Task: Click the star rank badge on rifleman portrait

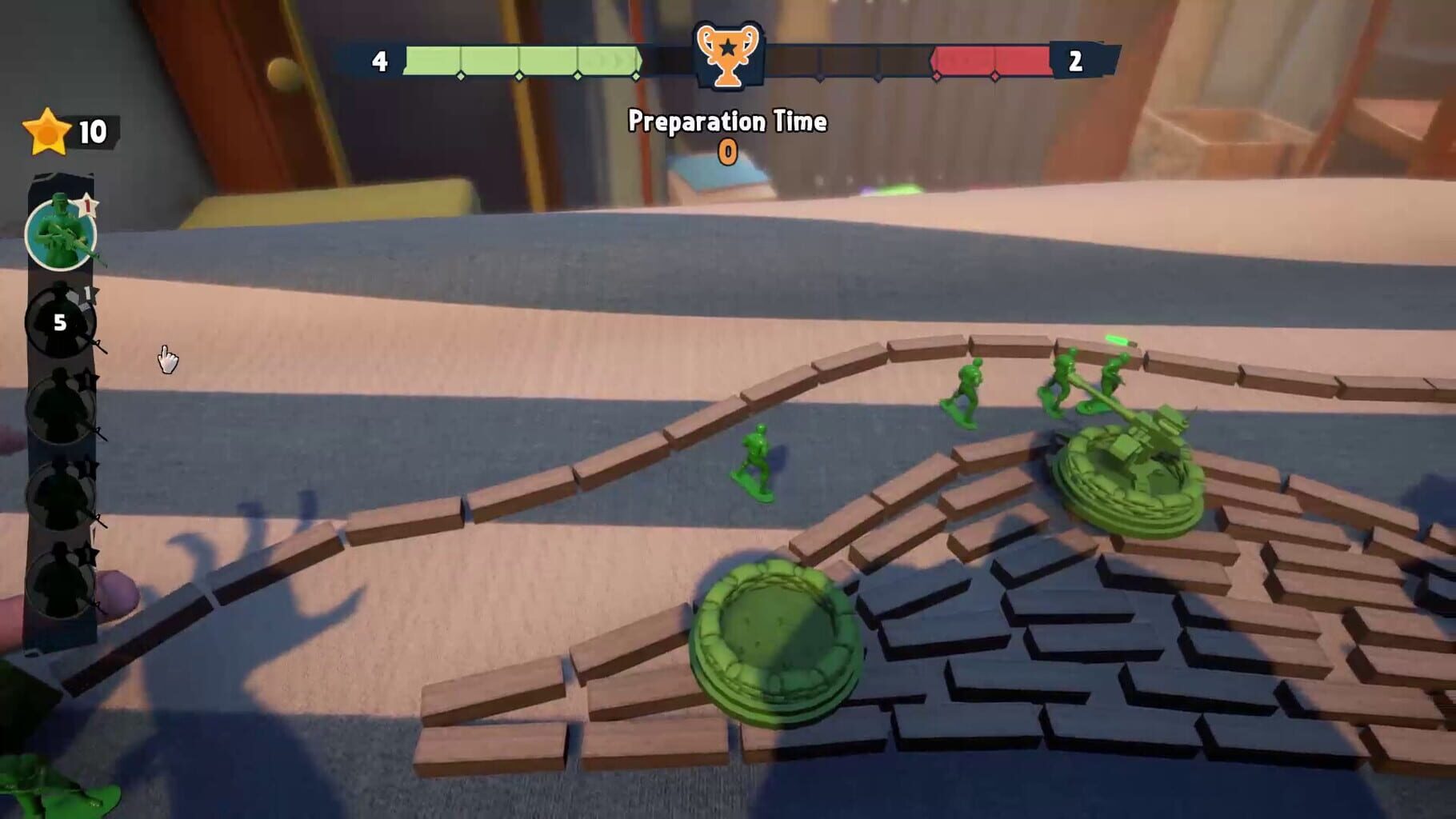Action: point(88,206)
